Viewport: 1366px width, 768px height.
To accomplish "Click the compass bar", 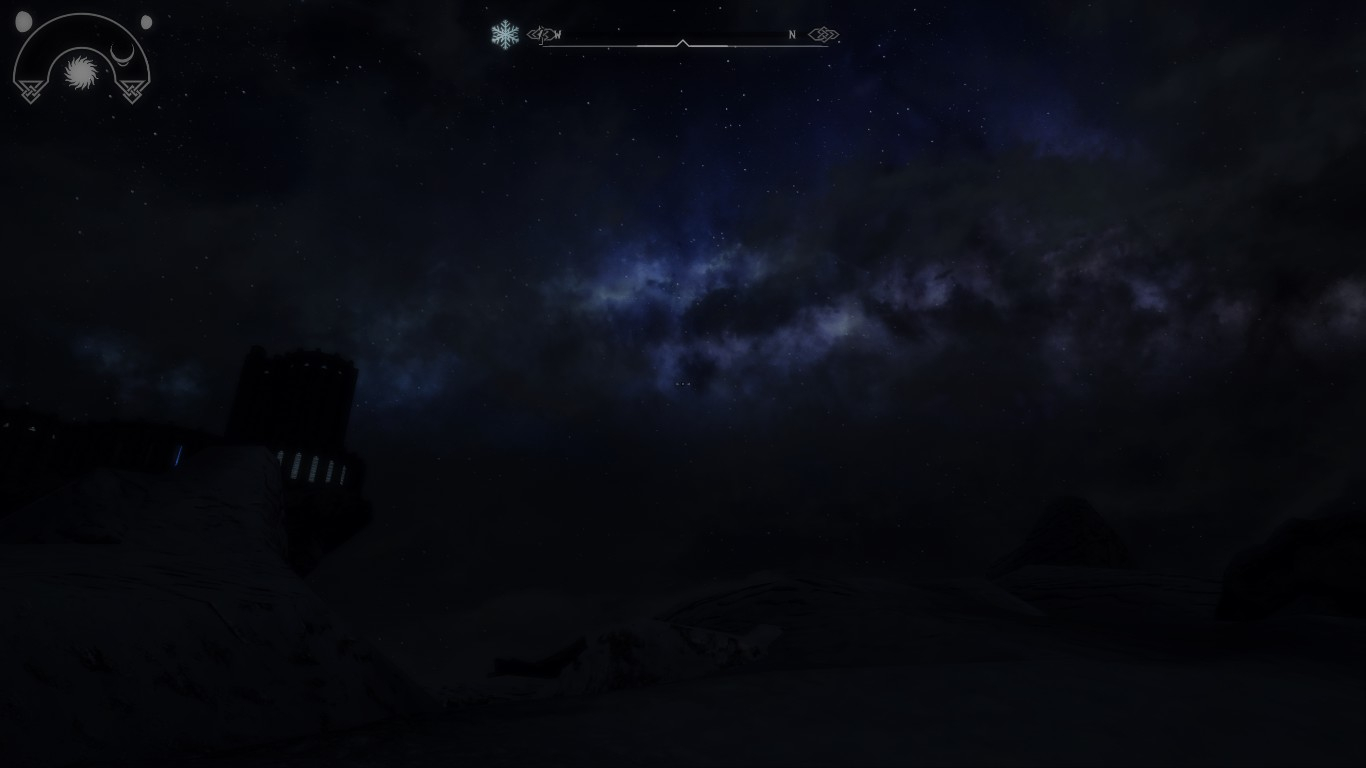I will [683, 38].
